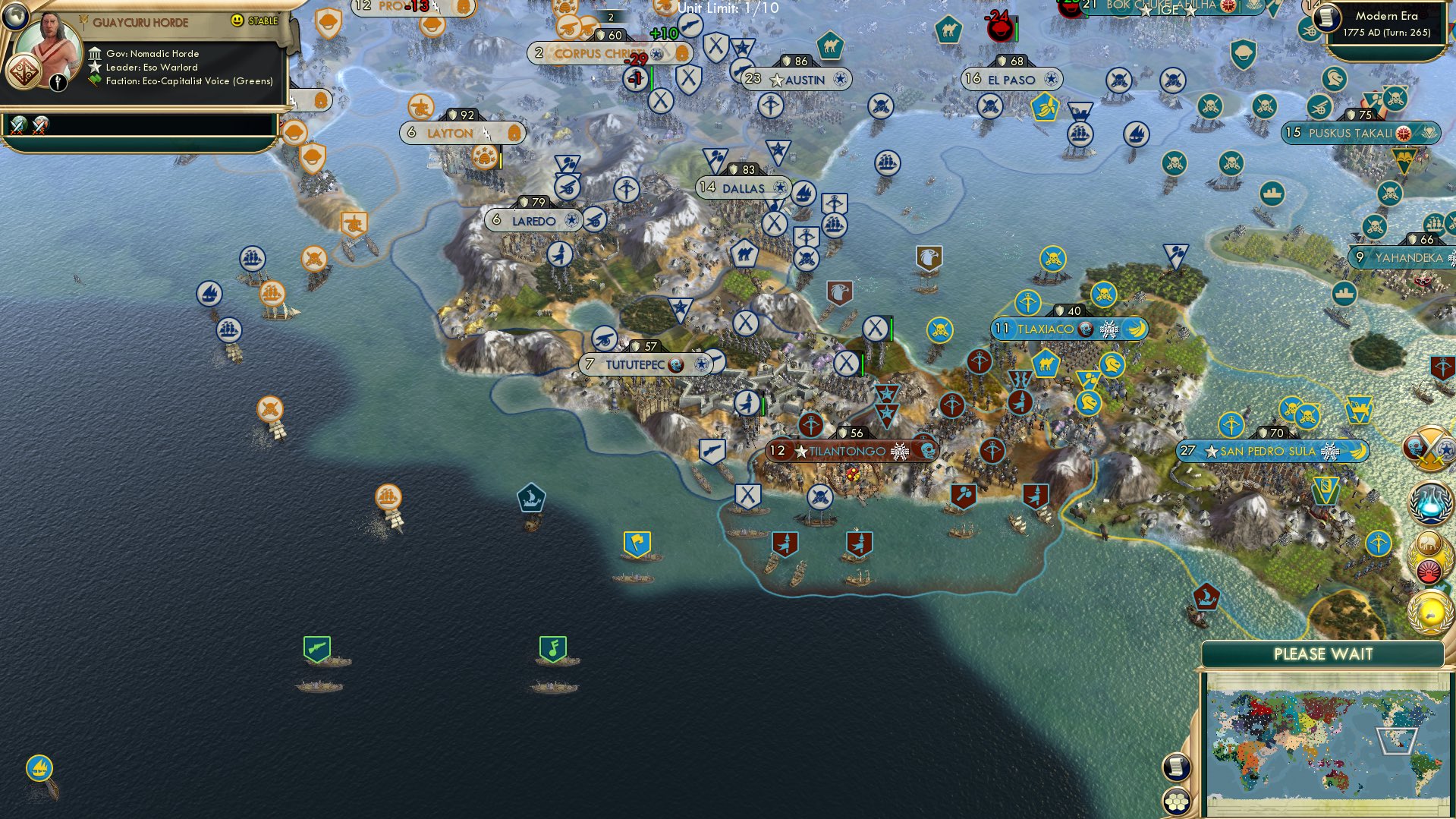
Task: Click the El Paso city name label
Action: point(1011,79)
